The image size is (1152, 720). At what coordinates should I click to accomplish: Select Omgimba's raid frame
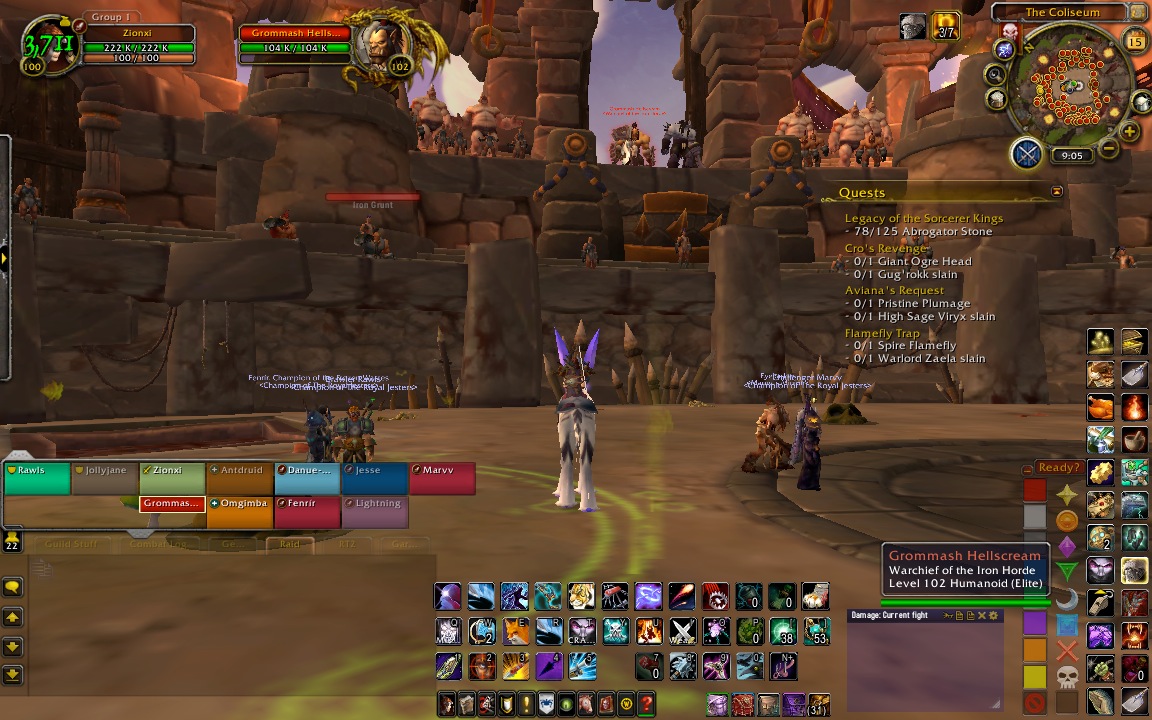pos(240,511)
